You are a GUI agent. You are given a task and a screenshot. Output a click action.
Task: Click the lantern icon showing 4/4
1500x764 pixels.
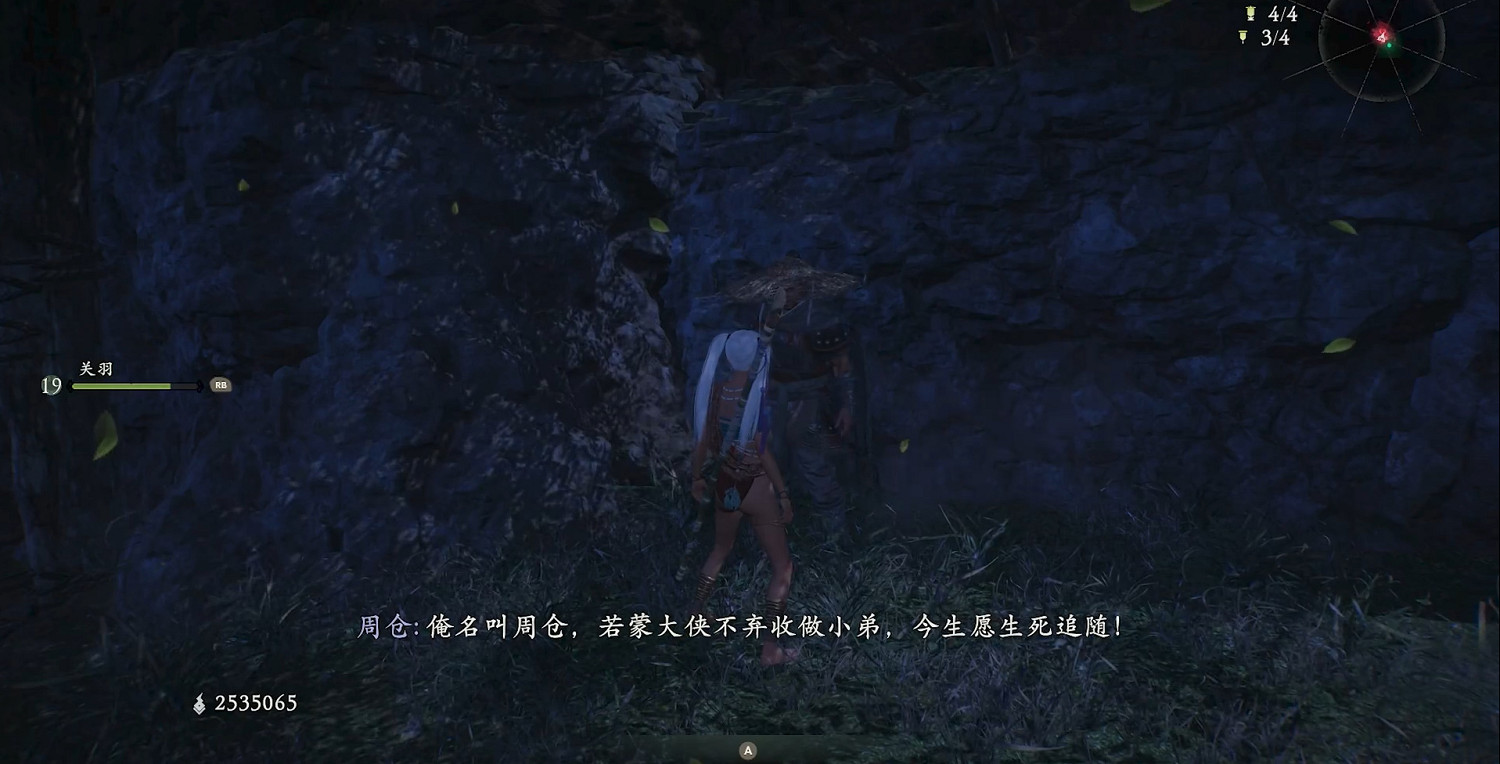(x=1250, y=13)
